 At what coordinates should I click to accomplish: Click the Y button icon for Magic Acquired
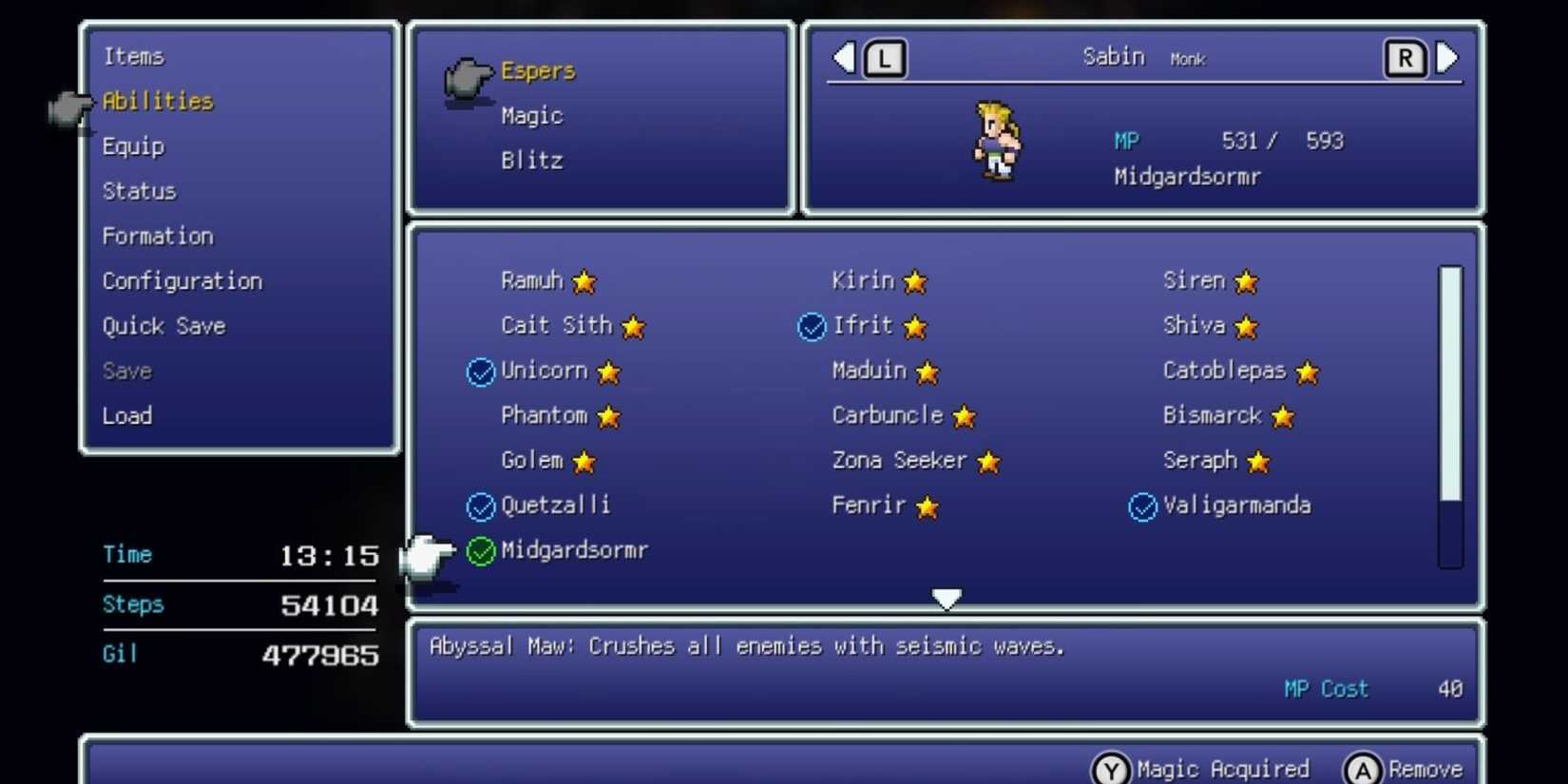pyautogui.click(x=1110, y=768)
